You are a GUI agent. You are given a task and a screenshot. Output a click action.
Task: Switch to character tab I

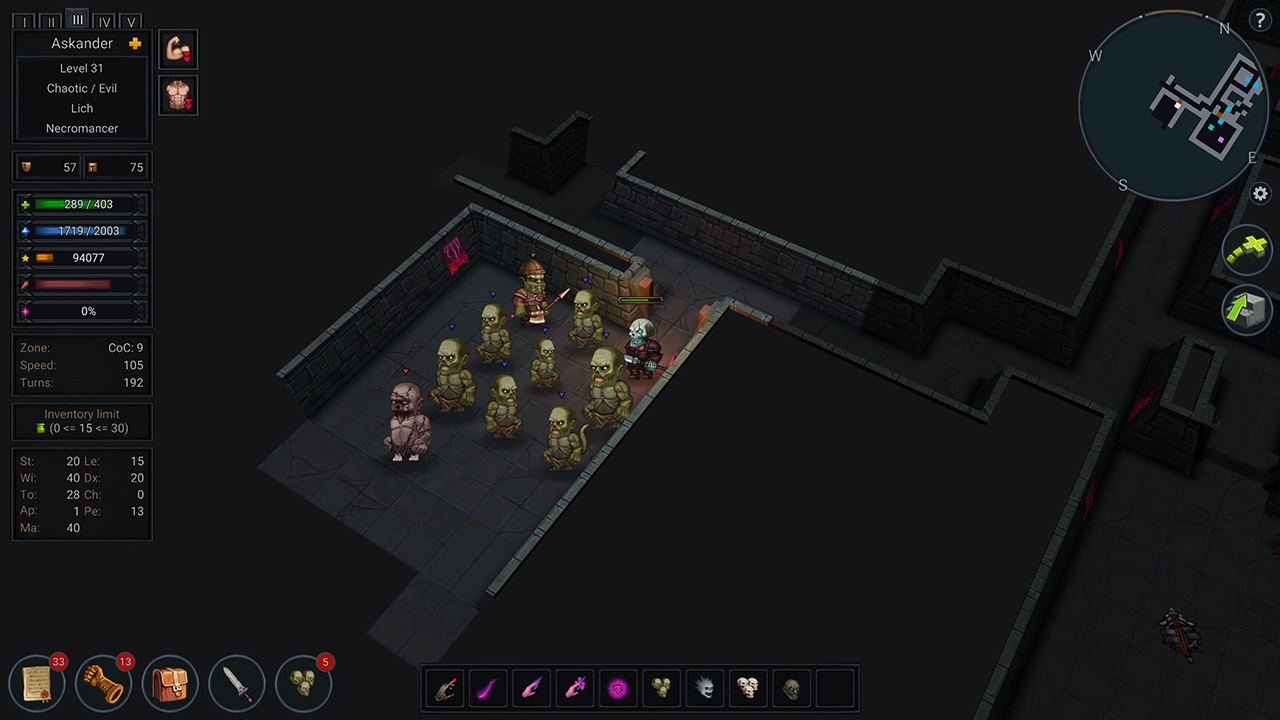pos(24,21)
